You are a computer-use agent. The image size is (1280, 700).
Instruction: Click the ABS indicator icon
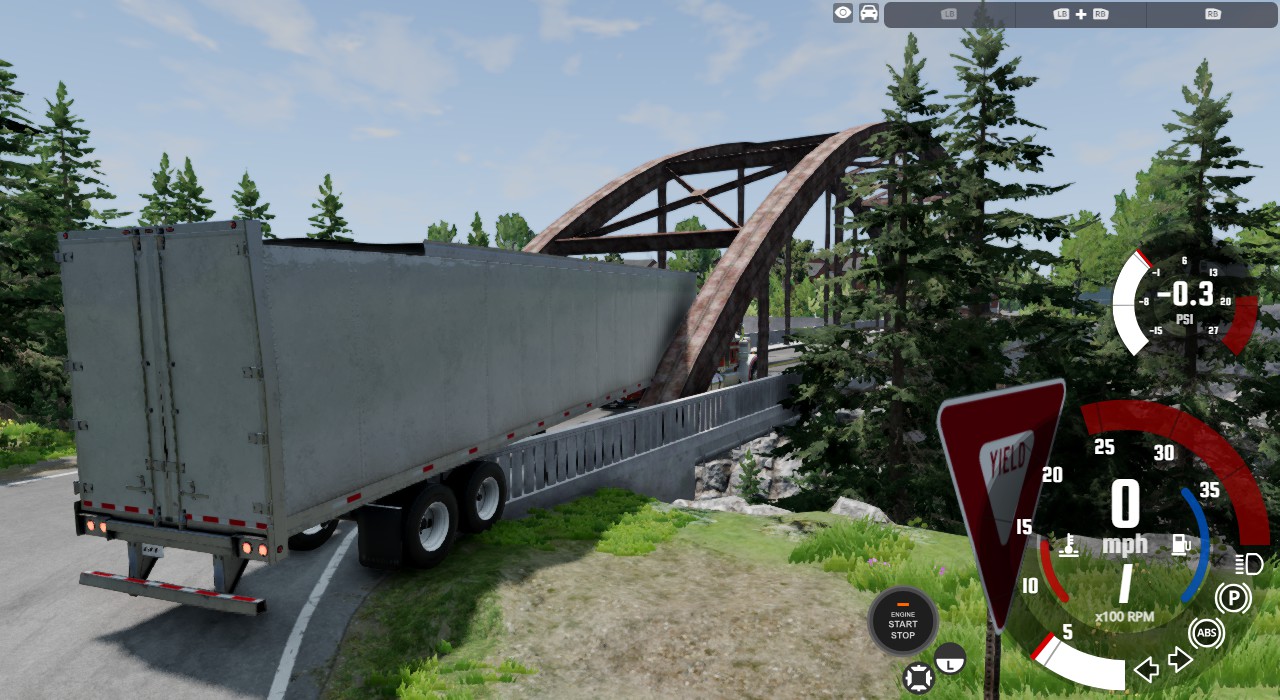[1206, 633]
